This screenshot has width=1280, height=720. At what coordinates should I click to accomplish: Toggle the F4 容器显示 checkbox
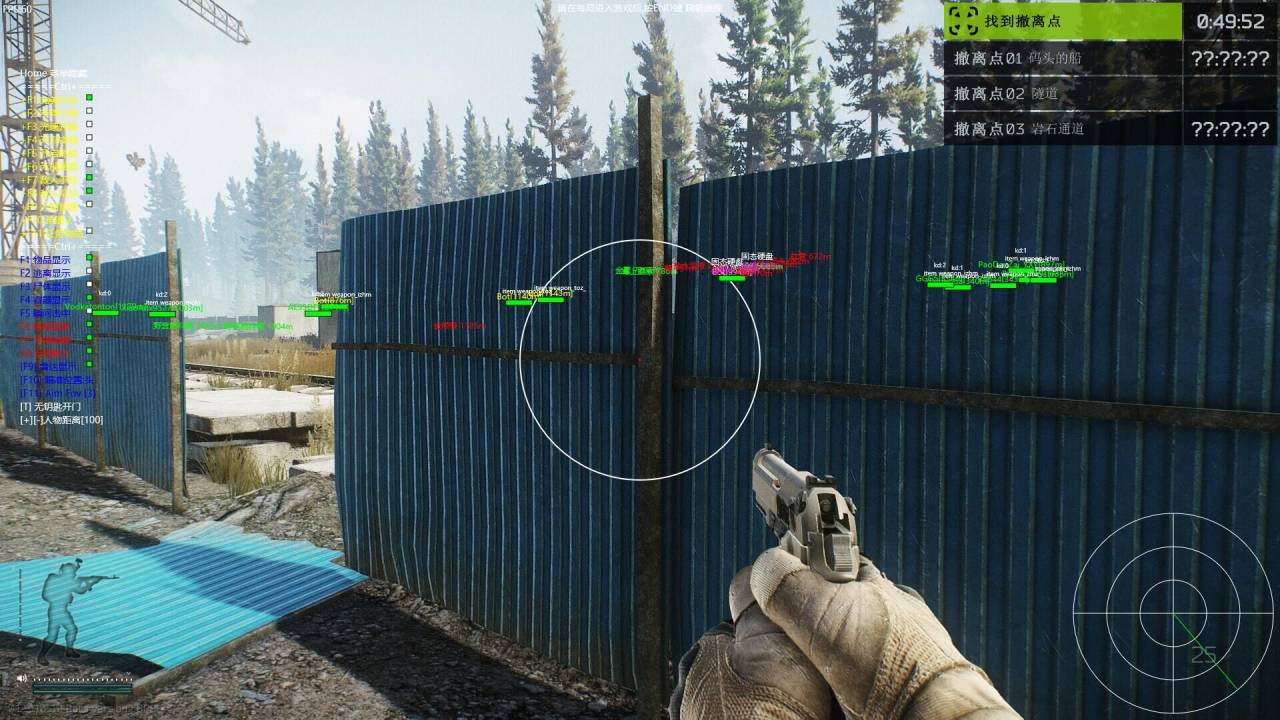click(89, 298)
